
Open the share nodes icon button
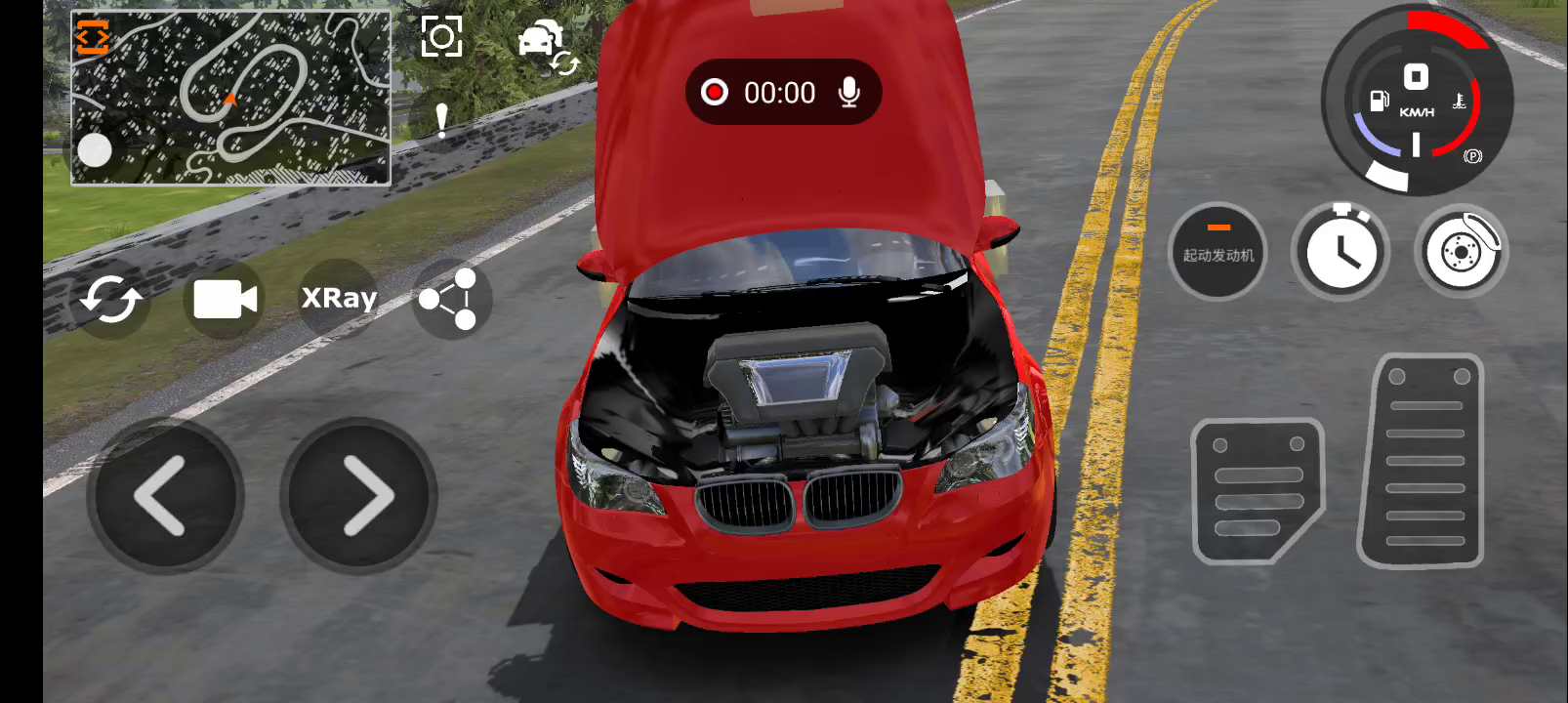pyautogui.click(x=448, y=300)
